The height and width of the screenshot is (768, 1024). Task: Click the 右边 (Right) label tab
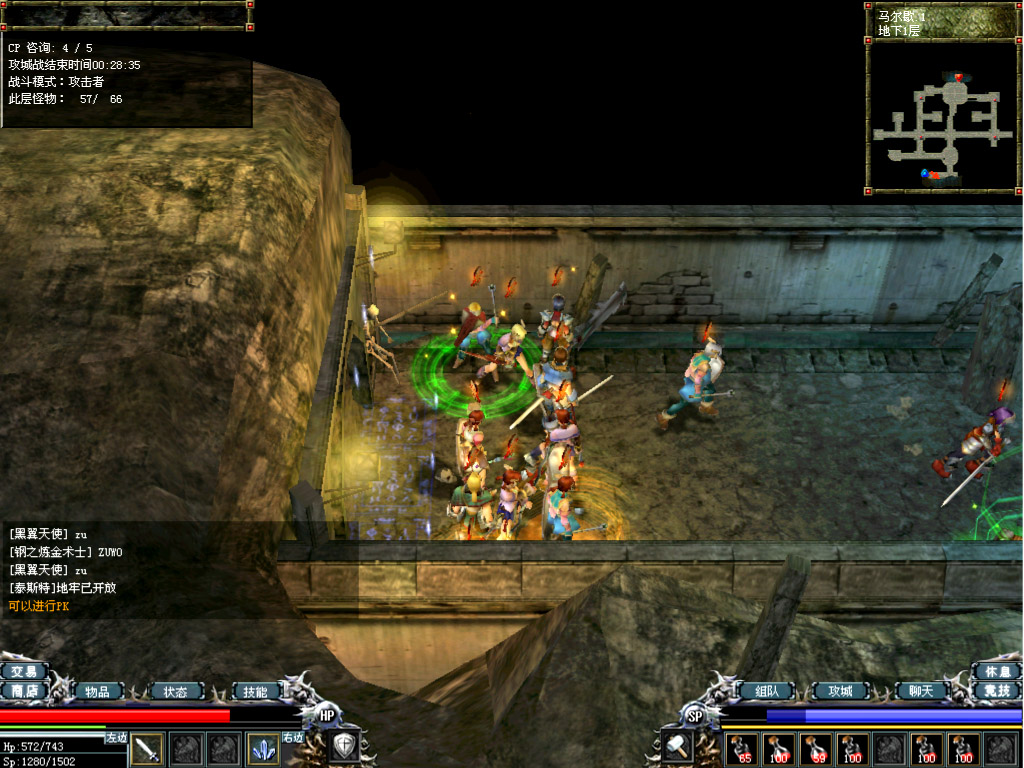coord(293,738)
